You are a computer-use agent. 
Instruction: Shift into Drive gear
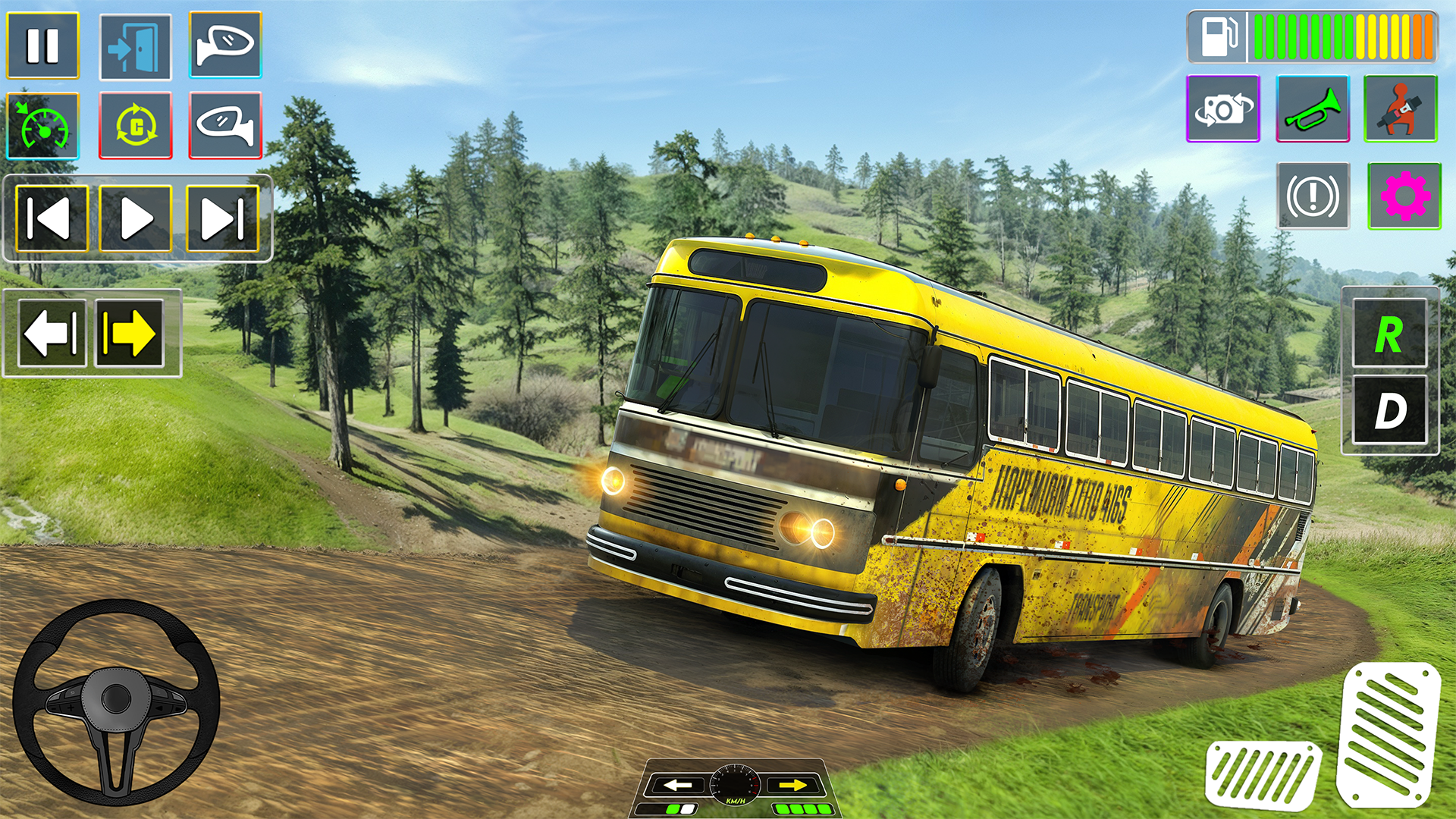(1389, 410)
